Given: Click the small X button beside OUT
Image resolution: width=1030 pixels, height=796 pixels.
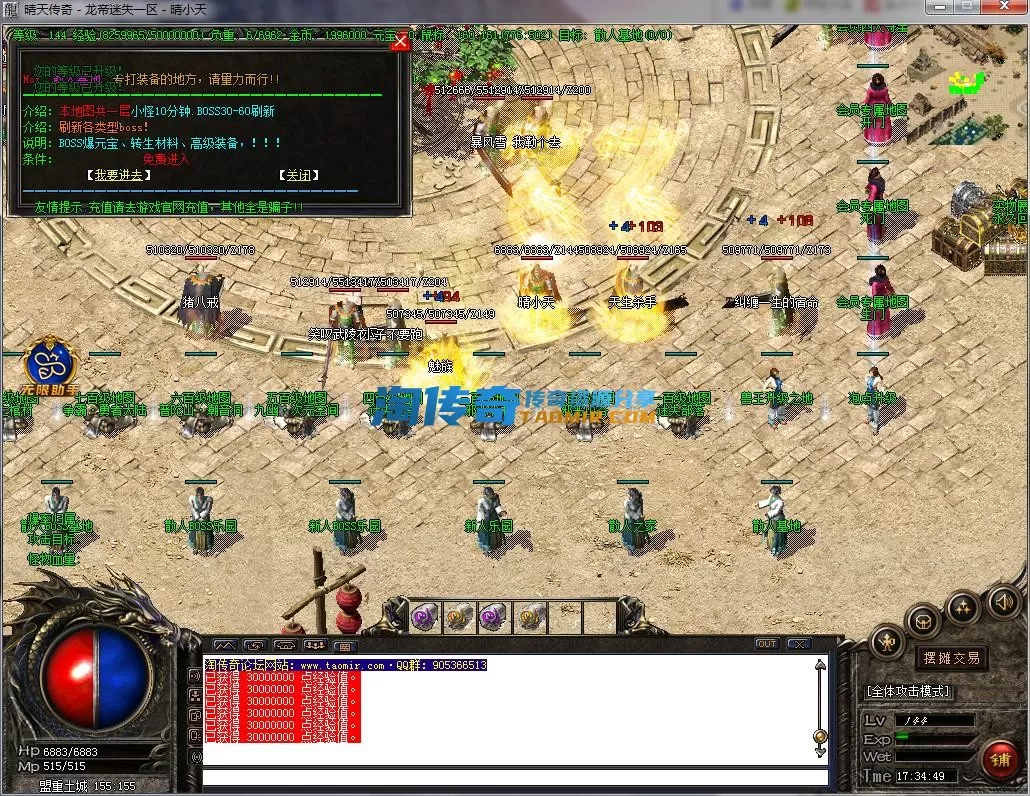Looking at the screenshot, I should [x=798, y=644].
